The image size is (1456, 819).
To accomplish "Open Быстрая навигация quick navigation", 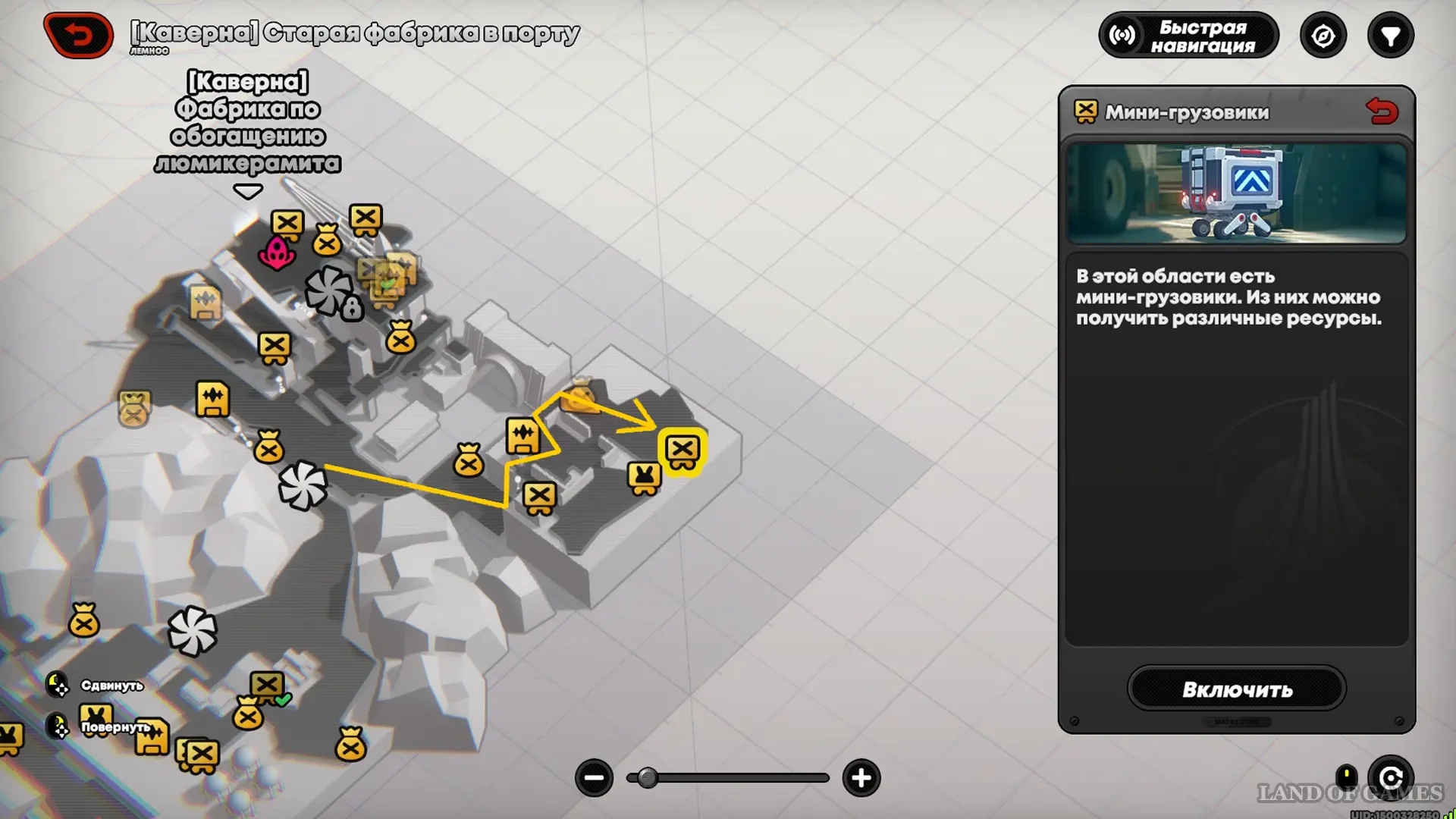I will click(1188, 36).
